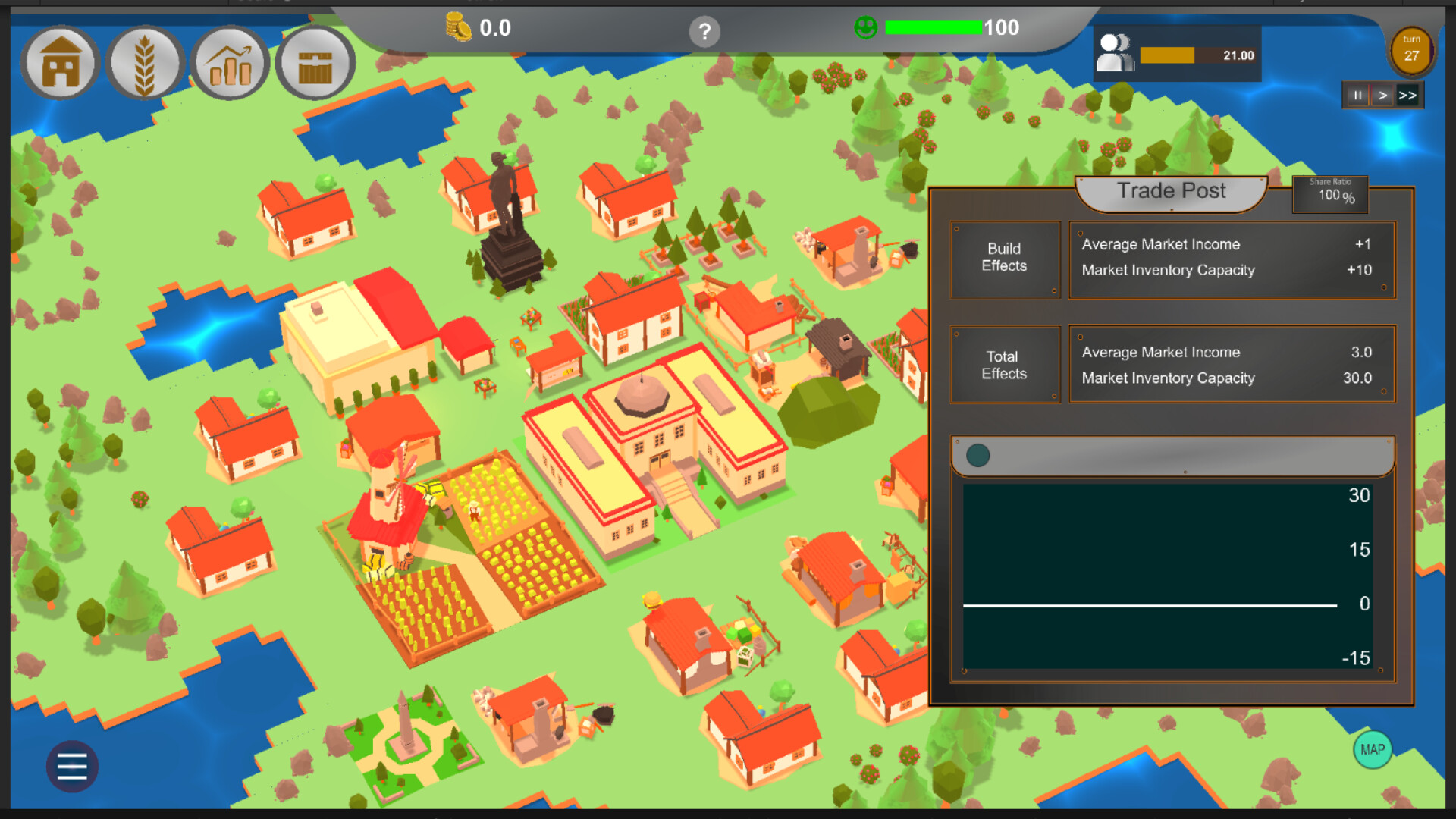Open the house building menu icon
Viewport: 1456px width, 819px height.
pos(60,63)
